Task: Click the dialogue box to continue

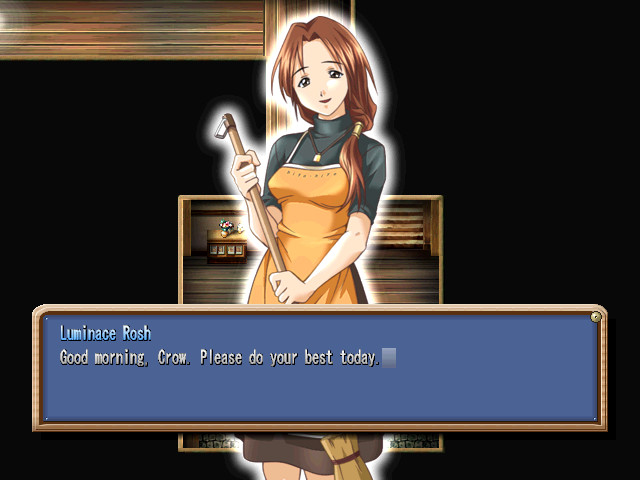Action: tap(318, 368)
